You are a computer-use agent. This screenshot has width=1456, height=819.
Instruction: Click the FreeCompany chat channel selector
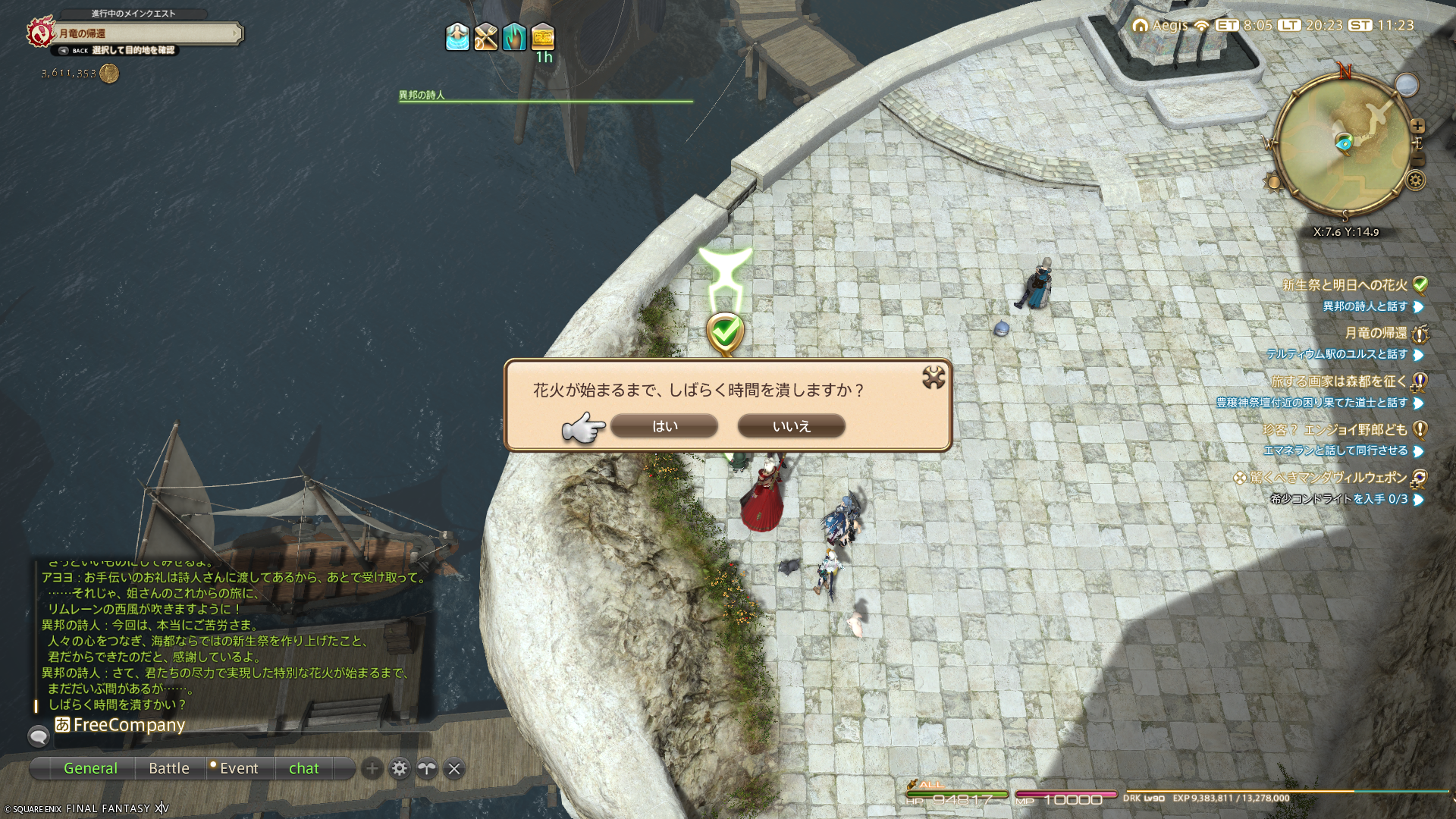pyautogui.click(x=120, y=725)
